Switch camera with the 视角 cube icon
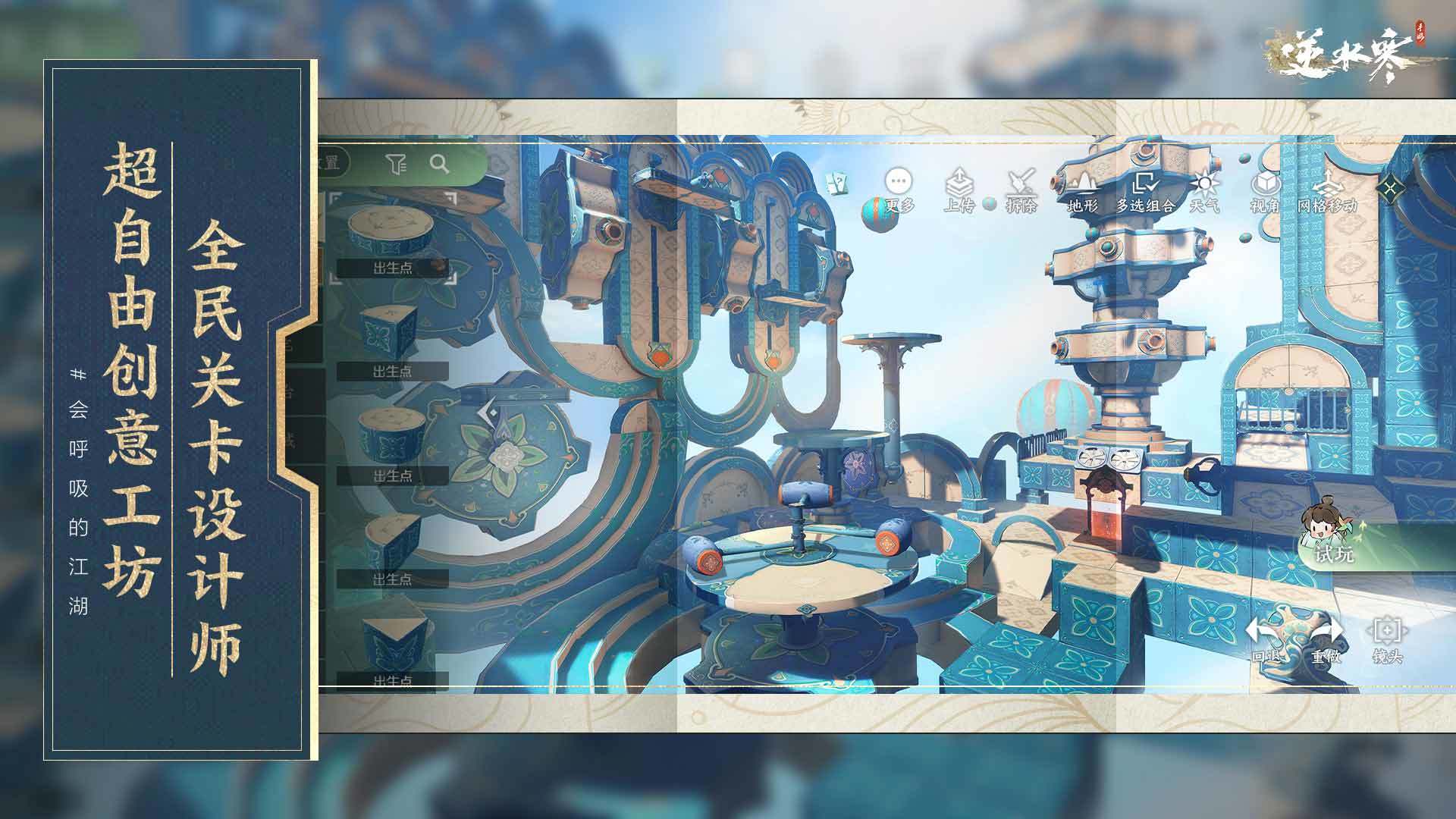 (1265, 182)
